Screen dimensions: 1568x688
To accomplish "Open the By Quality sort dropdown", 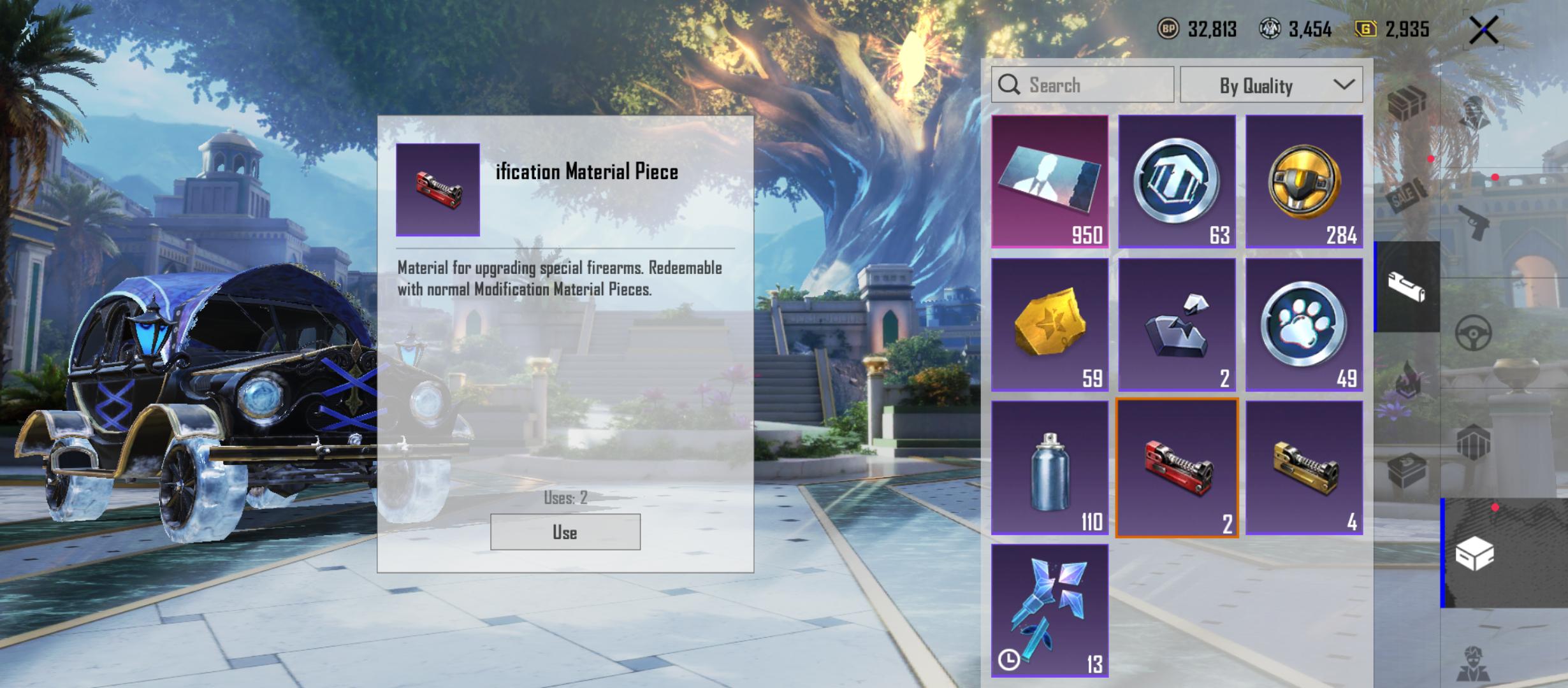I will (x=1271, y=85).
